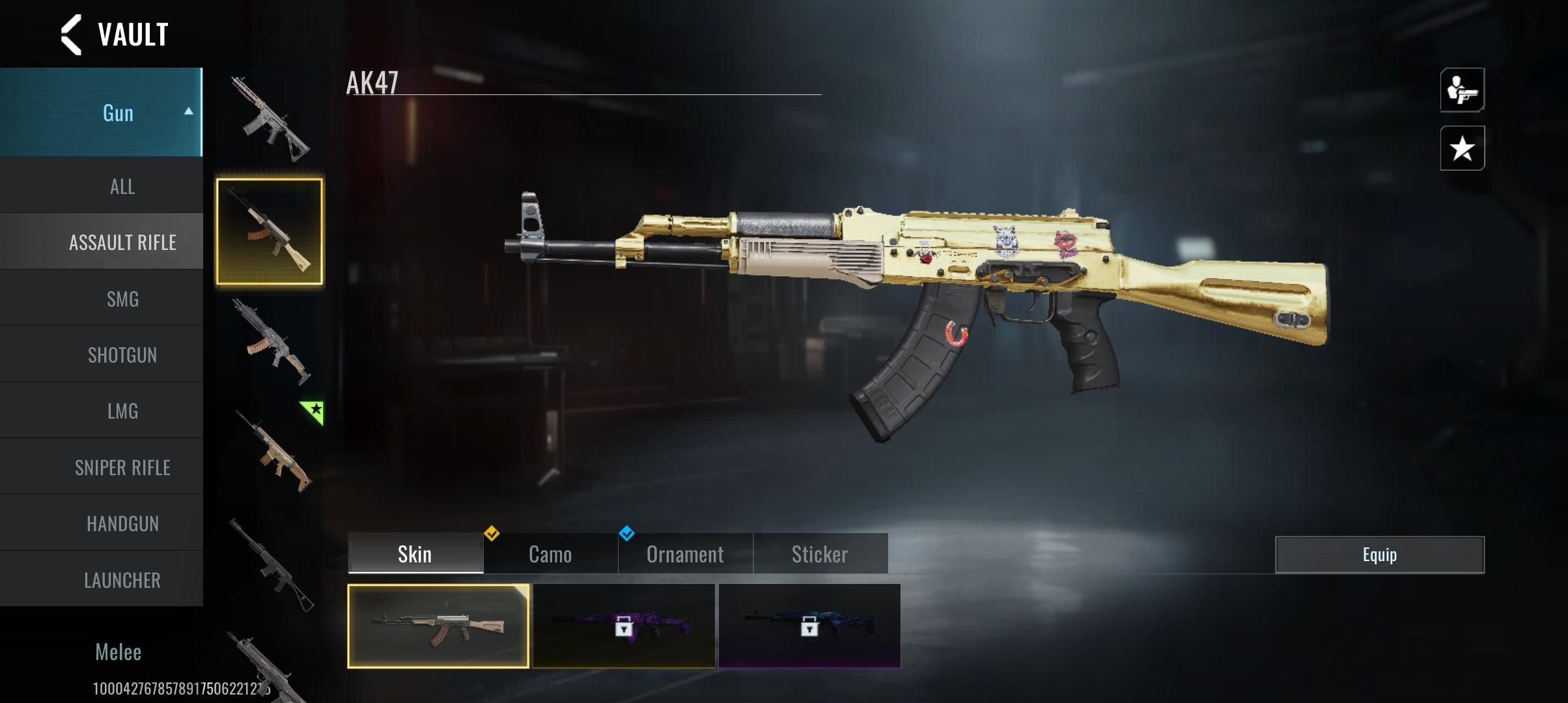This screenshot has height=703, width=1568.
Task: Select the HANDGUN category
Action: (x=122, y=523)
